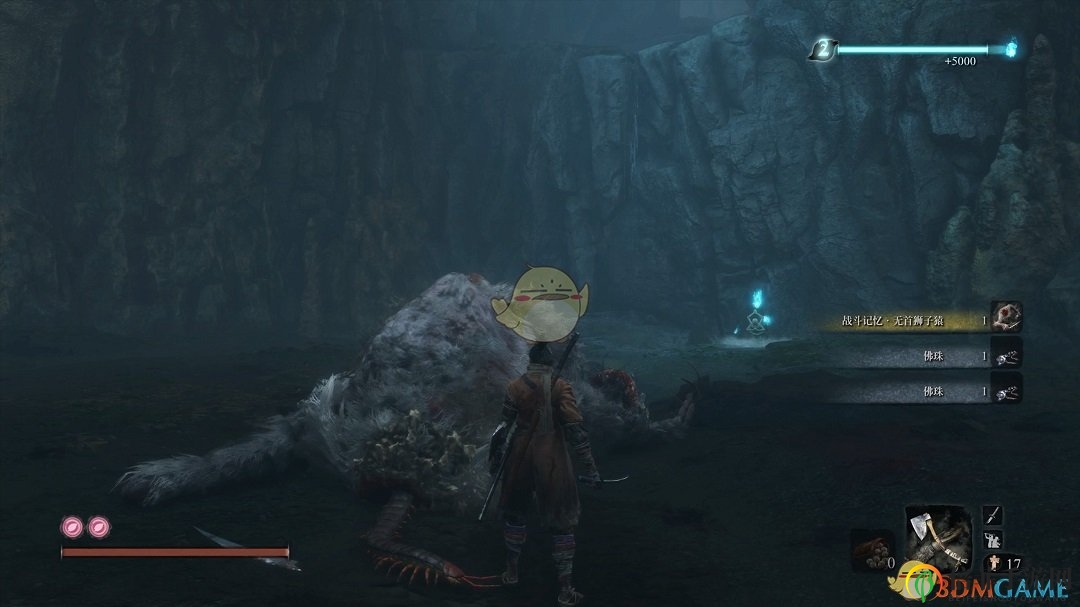Click the sword combat art icon
This screenshot has height=607, width=1080.
(x=993, y=516)
